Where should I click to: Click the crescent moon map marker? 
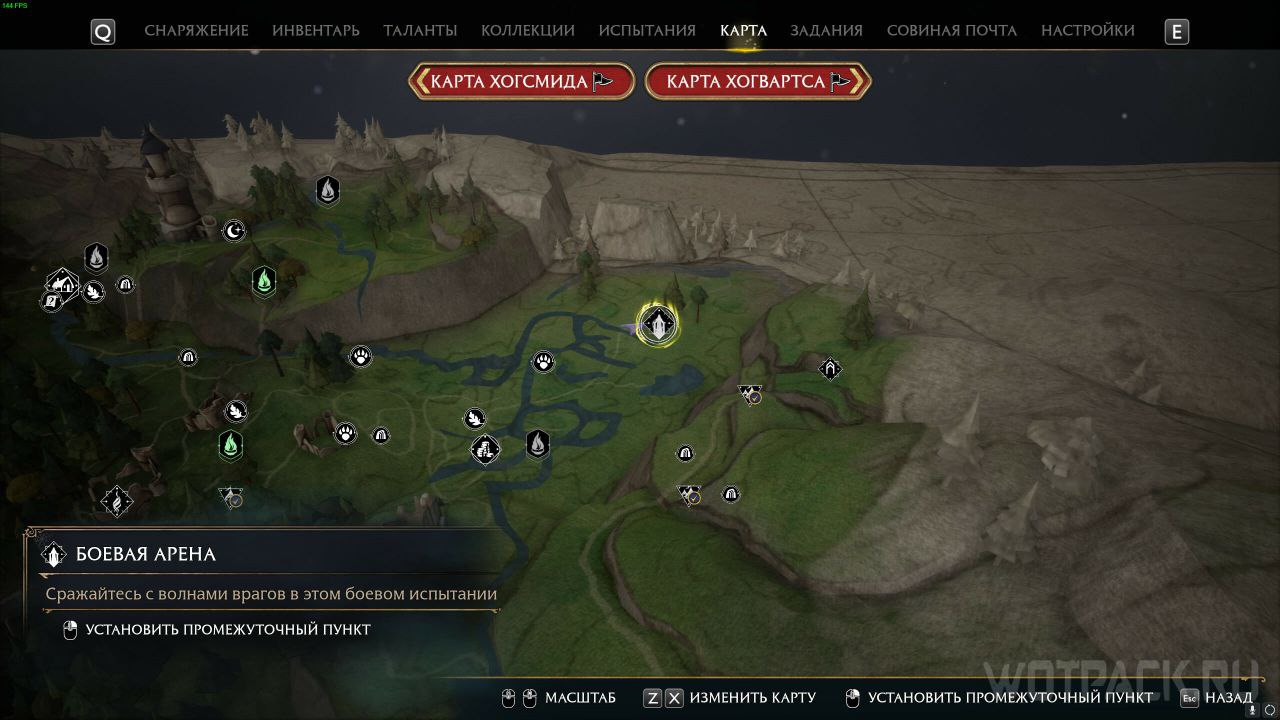click(234, 231)
